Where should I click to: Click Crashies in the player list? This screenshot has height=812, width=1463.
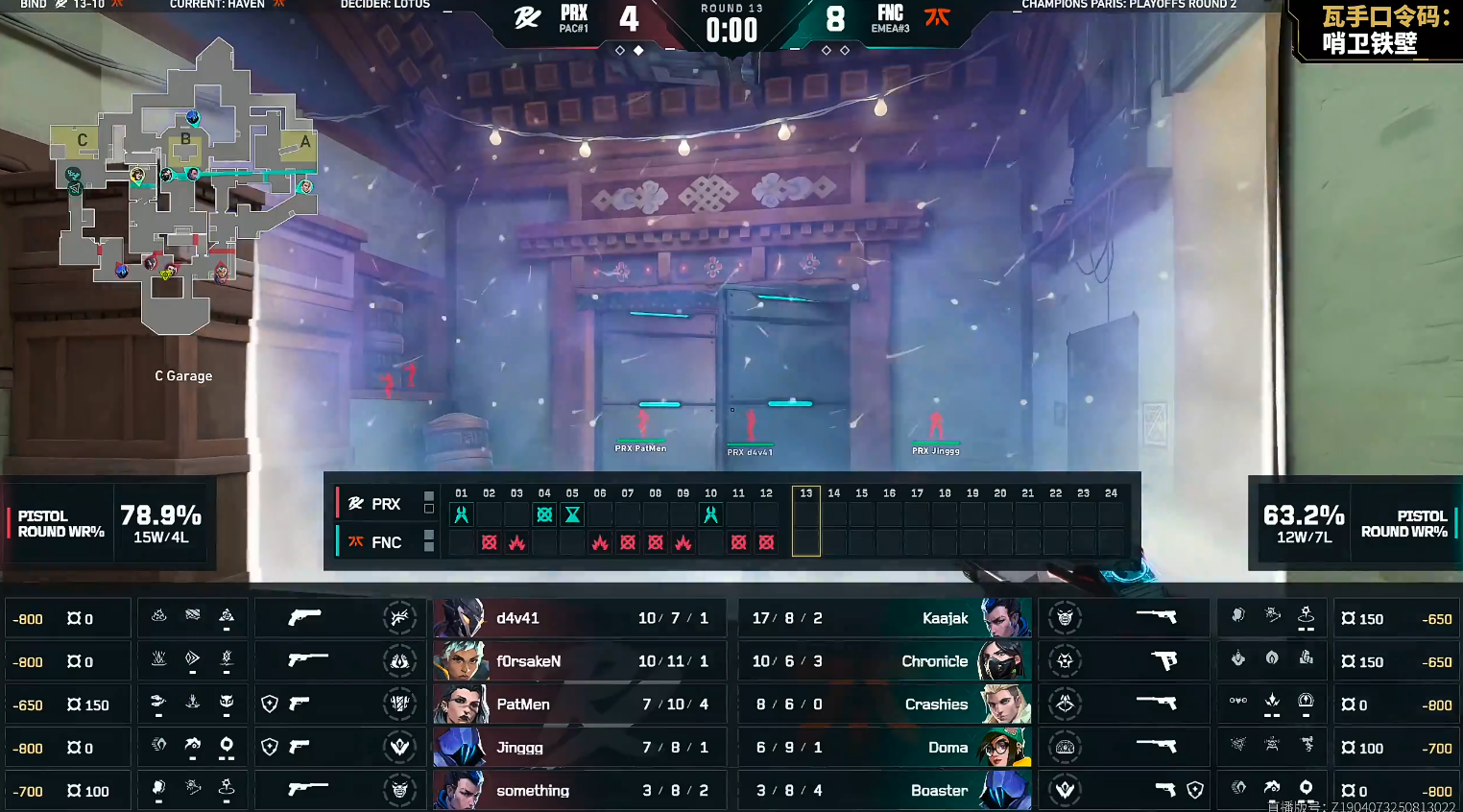(x=936, y=705)
